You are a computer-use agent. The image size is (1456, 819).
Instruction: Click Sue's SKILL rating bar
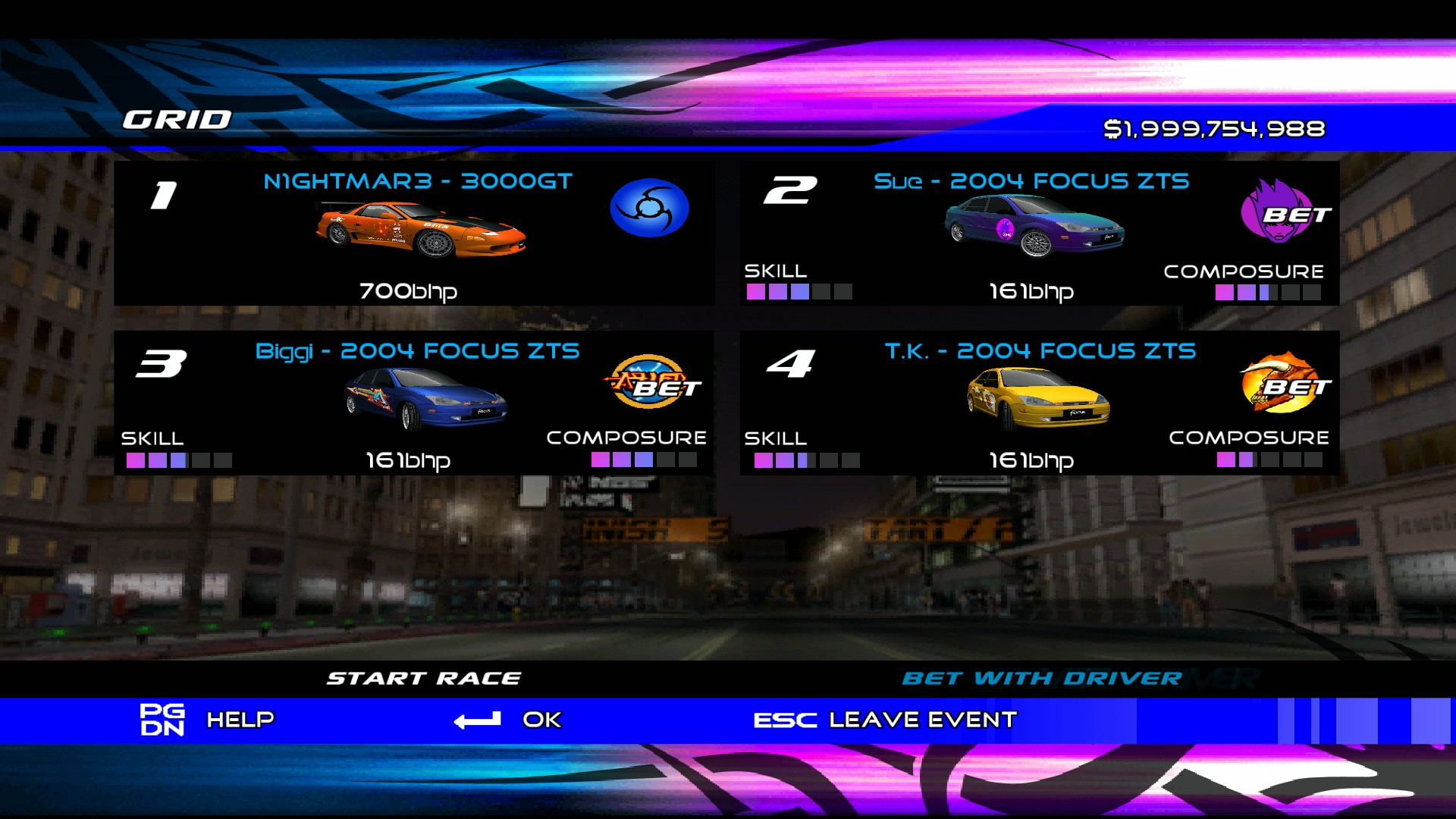pos(800,292)
